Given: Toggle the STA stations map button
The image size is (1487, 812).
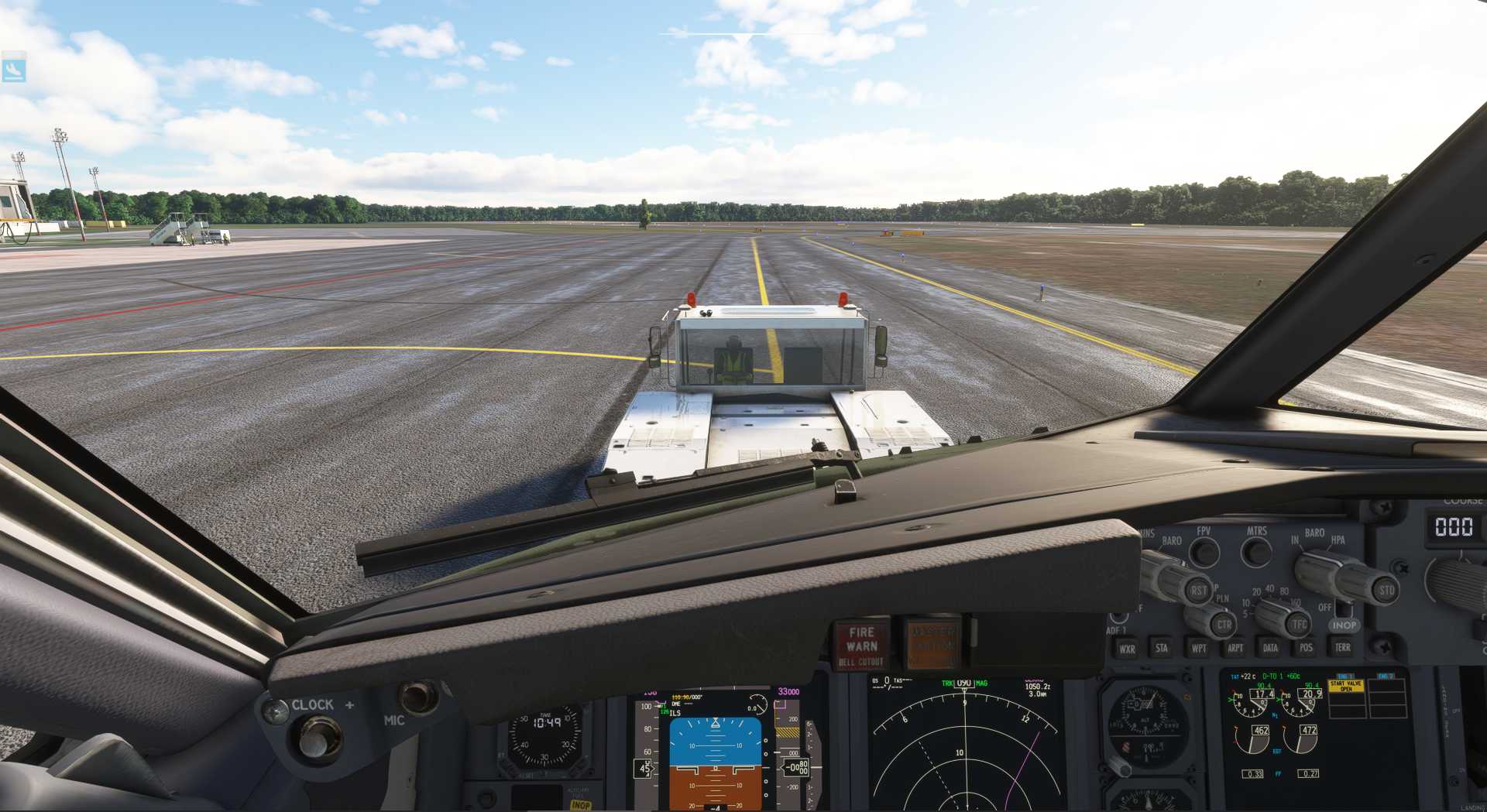Looking at the screenshot, I should click(1162, 648).
